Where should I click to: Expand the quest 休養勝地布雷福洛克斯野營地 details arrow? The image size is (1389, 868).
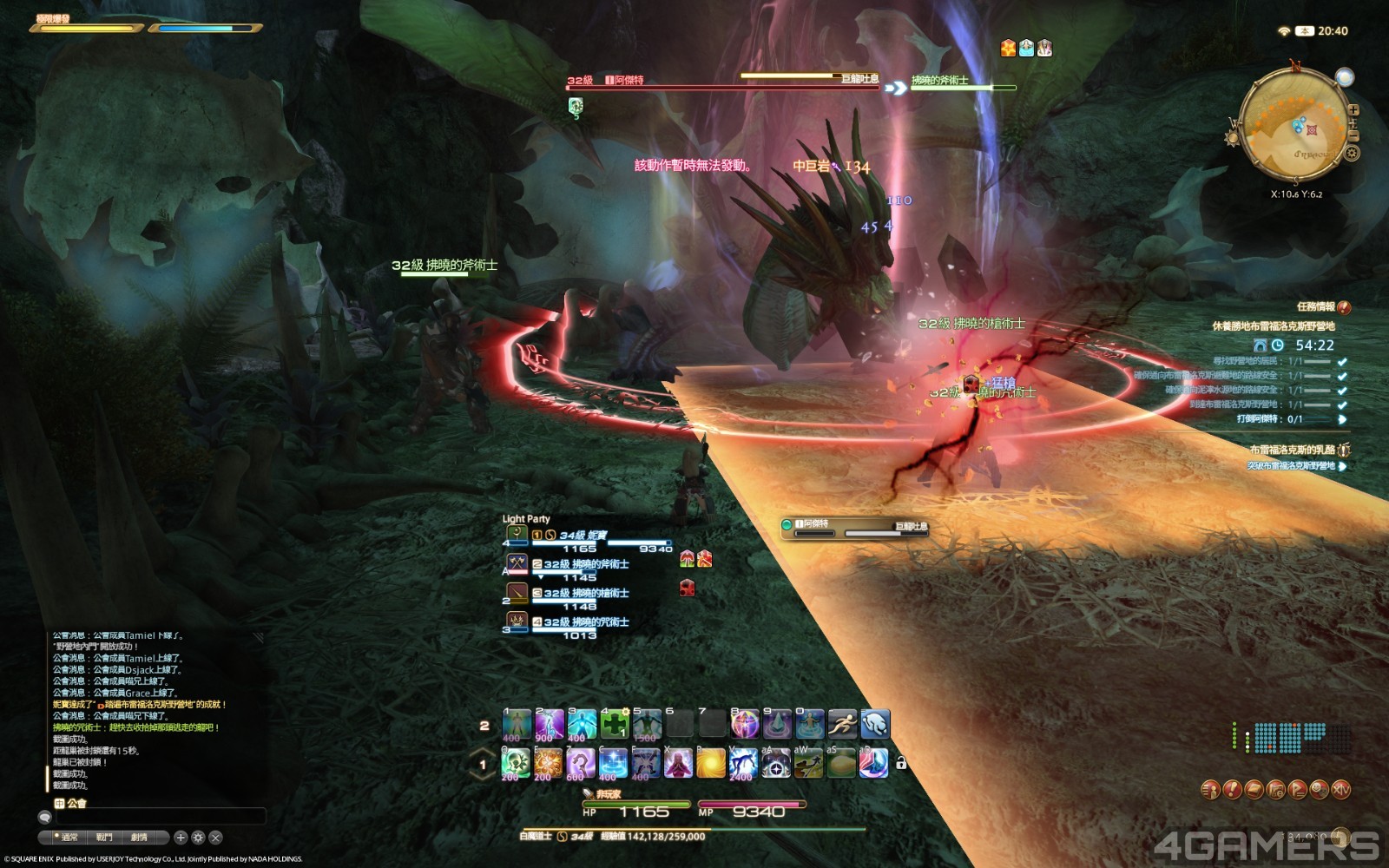coord(1274,325)
